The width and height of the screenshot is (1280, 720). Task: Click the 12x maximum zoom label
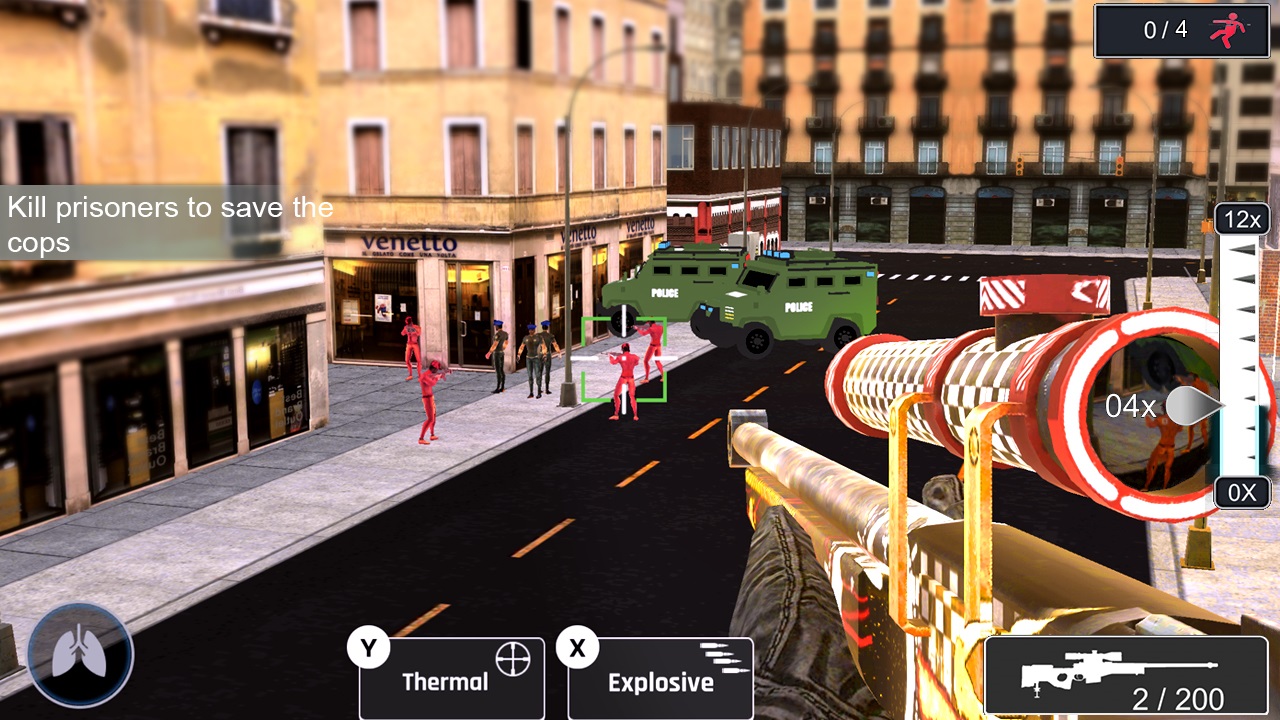pos(1241,220)
